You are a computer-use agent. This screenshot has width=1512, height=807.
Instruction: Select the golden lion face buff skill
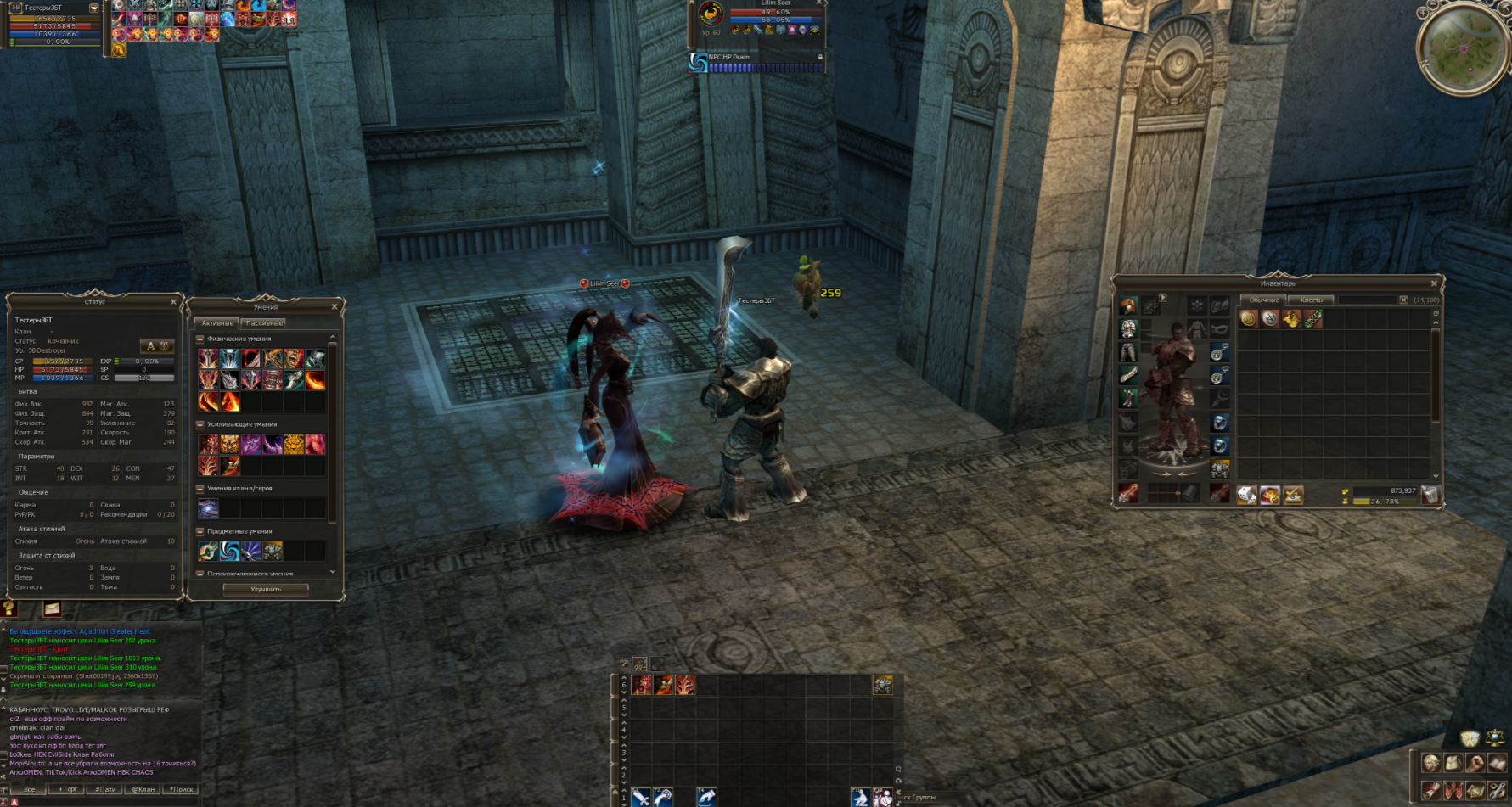[x=294, y=444]
